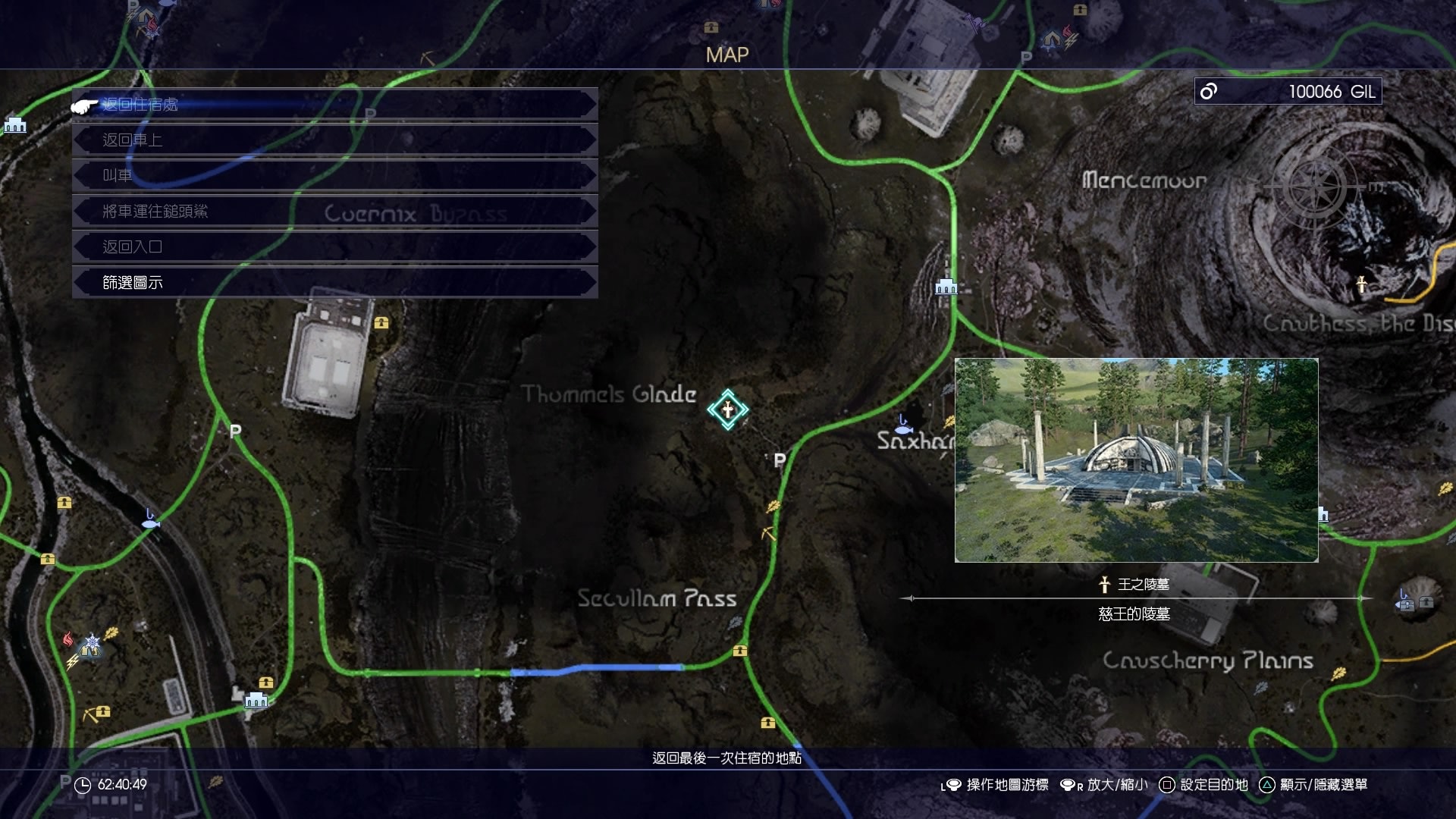Select the 叫車 menu entry
The width and height of the screenshot is (1456, 819).
click(x=334, y=176)
